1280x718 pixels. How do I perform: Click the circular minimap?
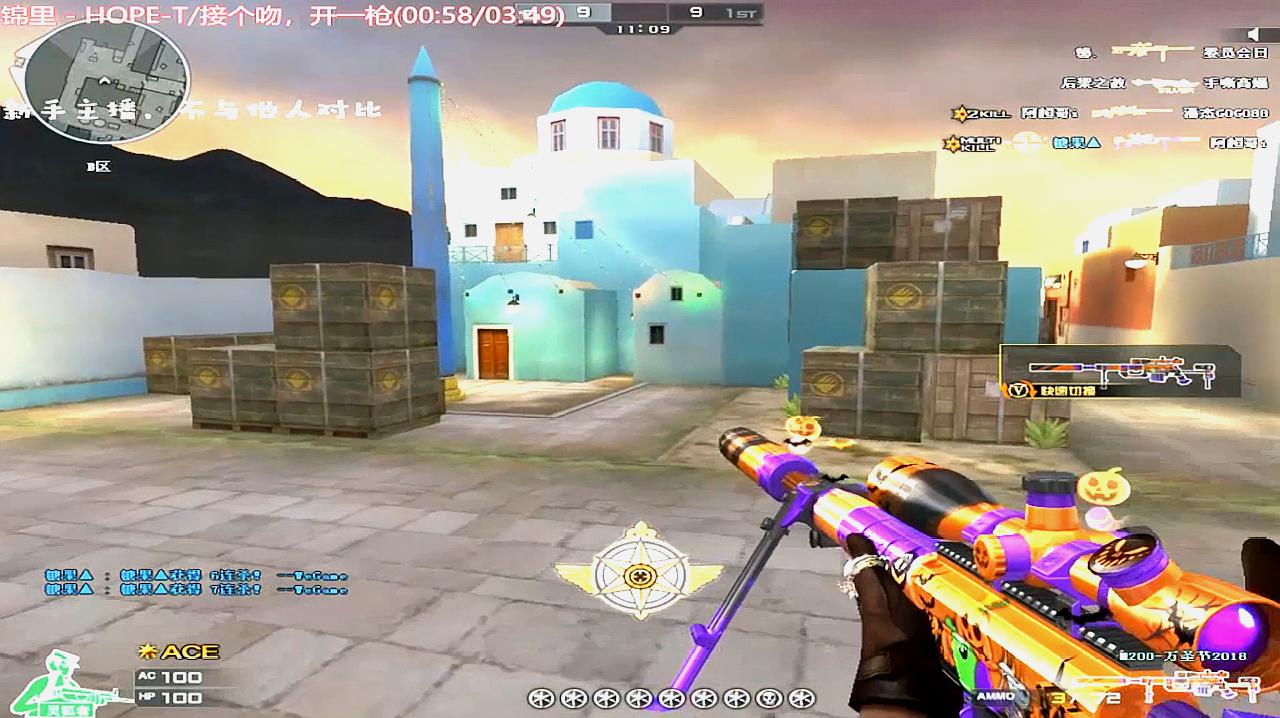106,80
